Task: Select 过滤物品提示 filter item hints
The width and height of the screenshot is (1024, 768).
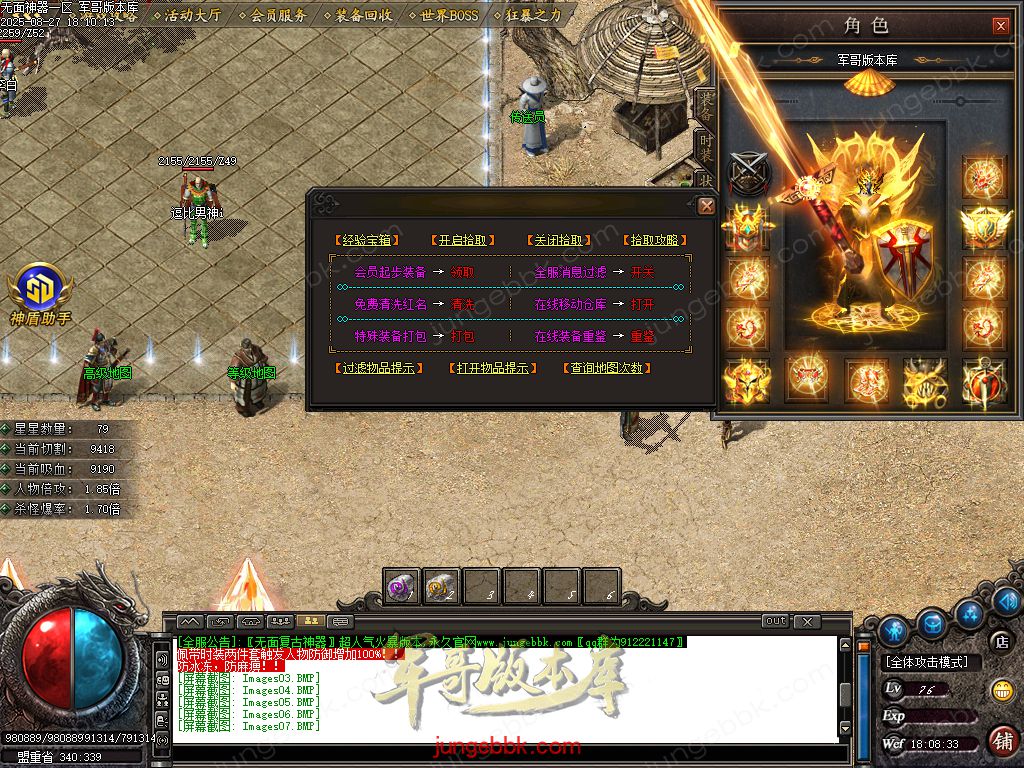Action: click(378, 368)
